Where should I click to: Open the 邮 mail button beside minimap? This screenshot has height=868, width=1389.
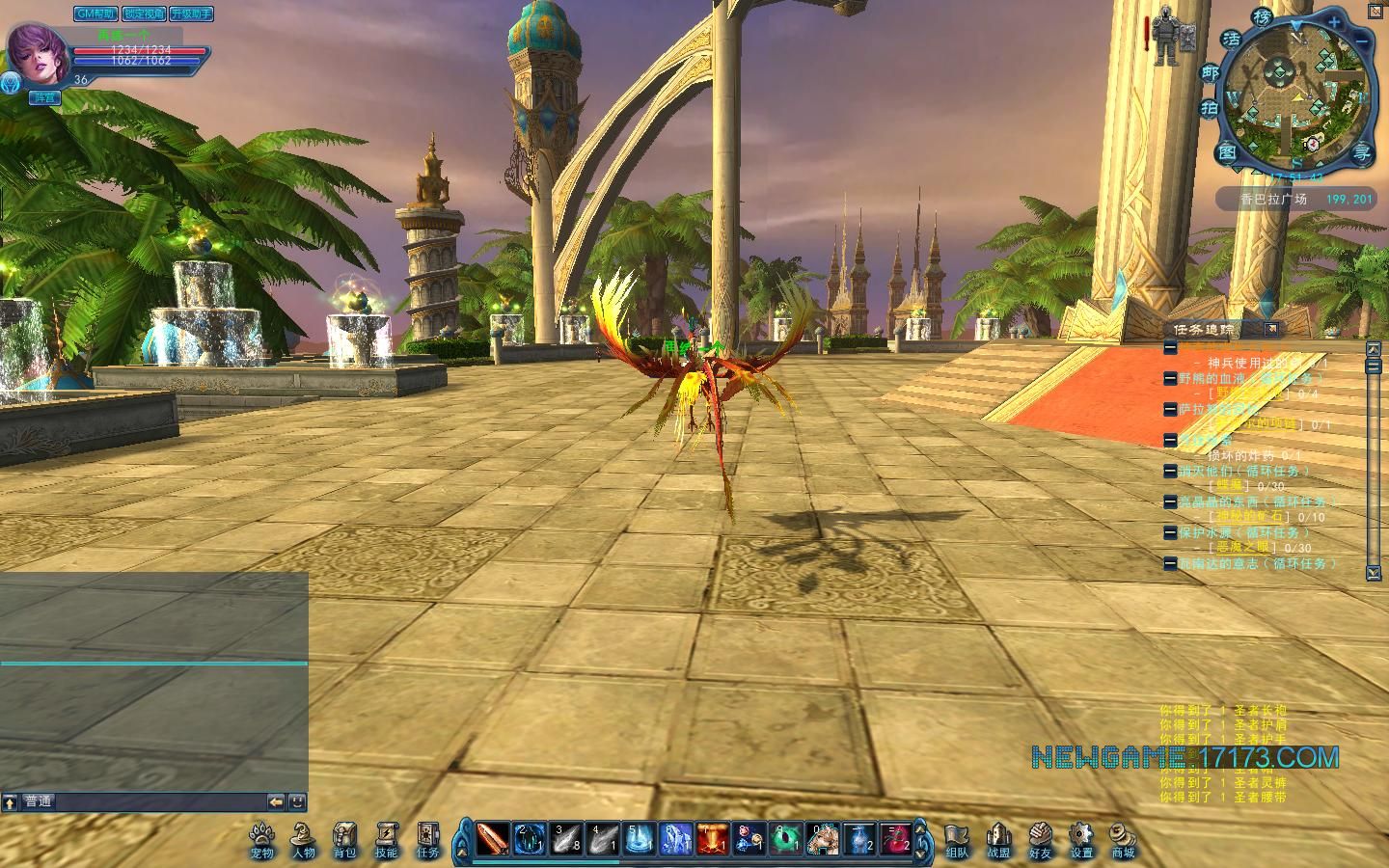1210,72
